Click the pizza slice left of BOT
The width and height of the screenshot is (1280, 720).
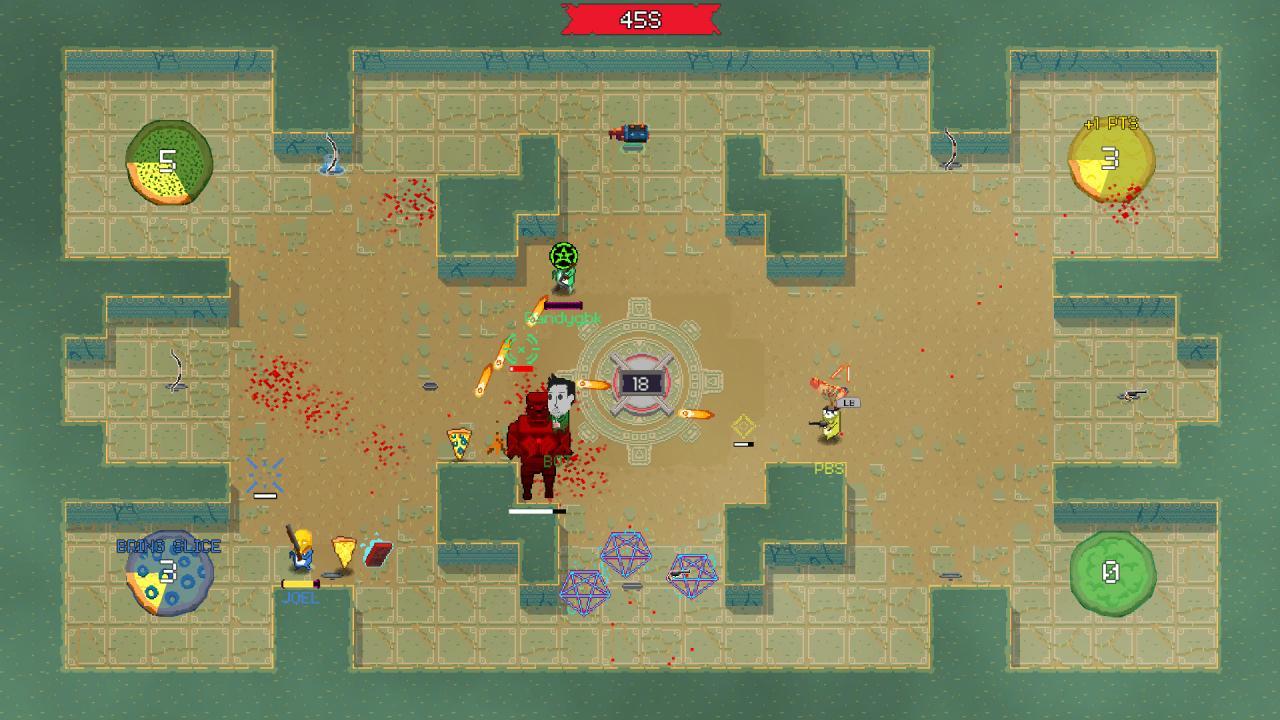coord(458,441)
